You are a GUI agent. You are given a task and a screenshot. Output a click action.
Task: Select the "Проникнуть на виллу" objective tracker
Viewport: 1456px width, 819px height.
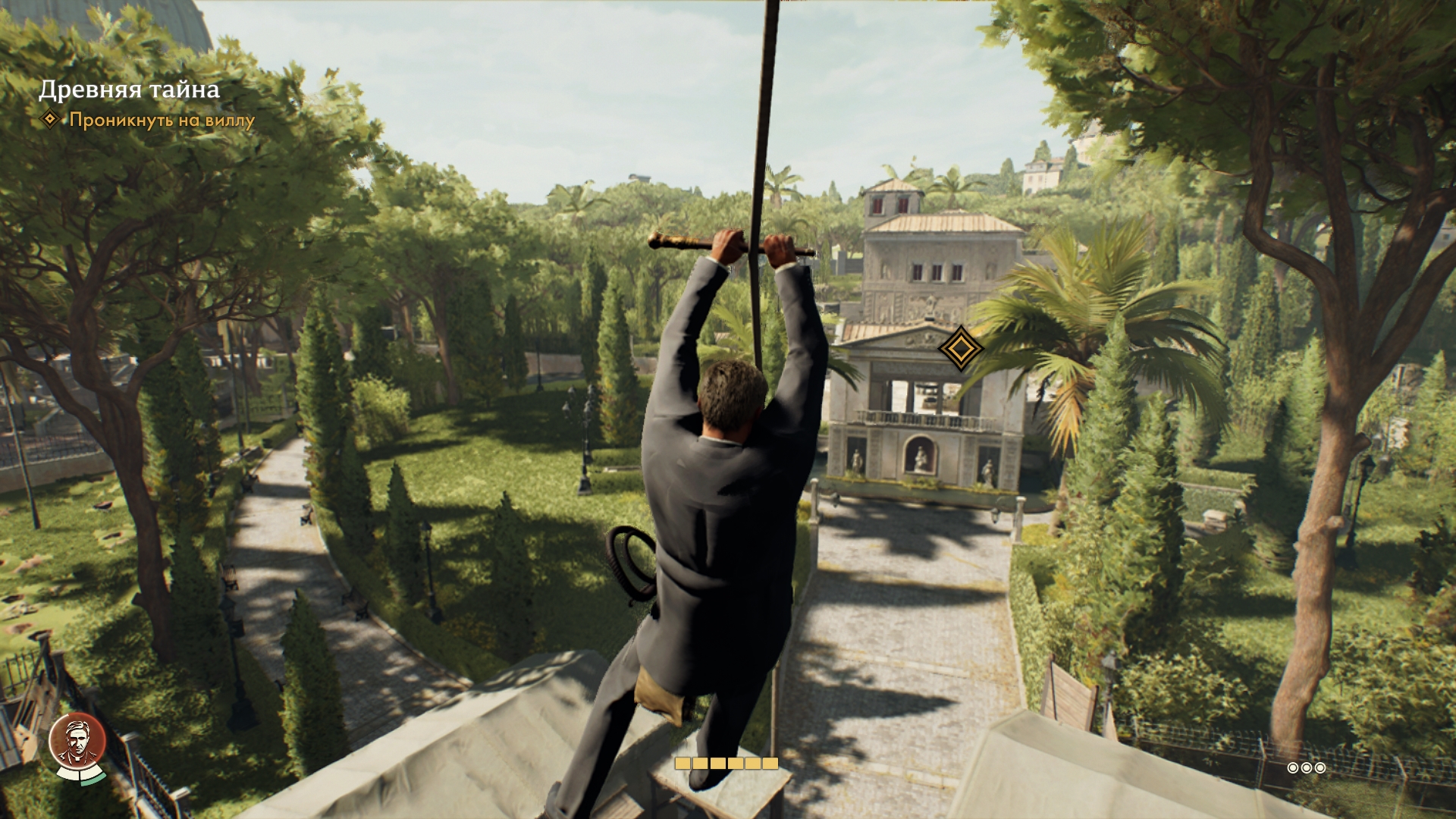pyautogui.click(x=162, y=120)
